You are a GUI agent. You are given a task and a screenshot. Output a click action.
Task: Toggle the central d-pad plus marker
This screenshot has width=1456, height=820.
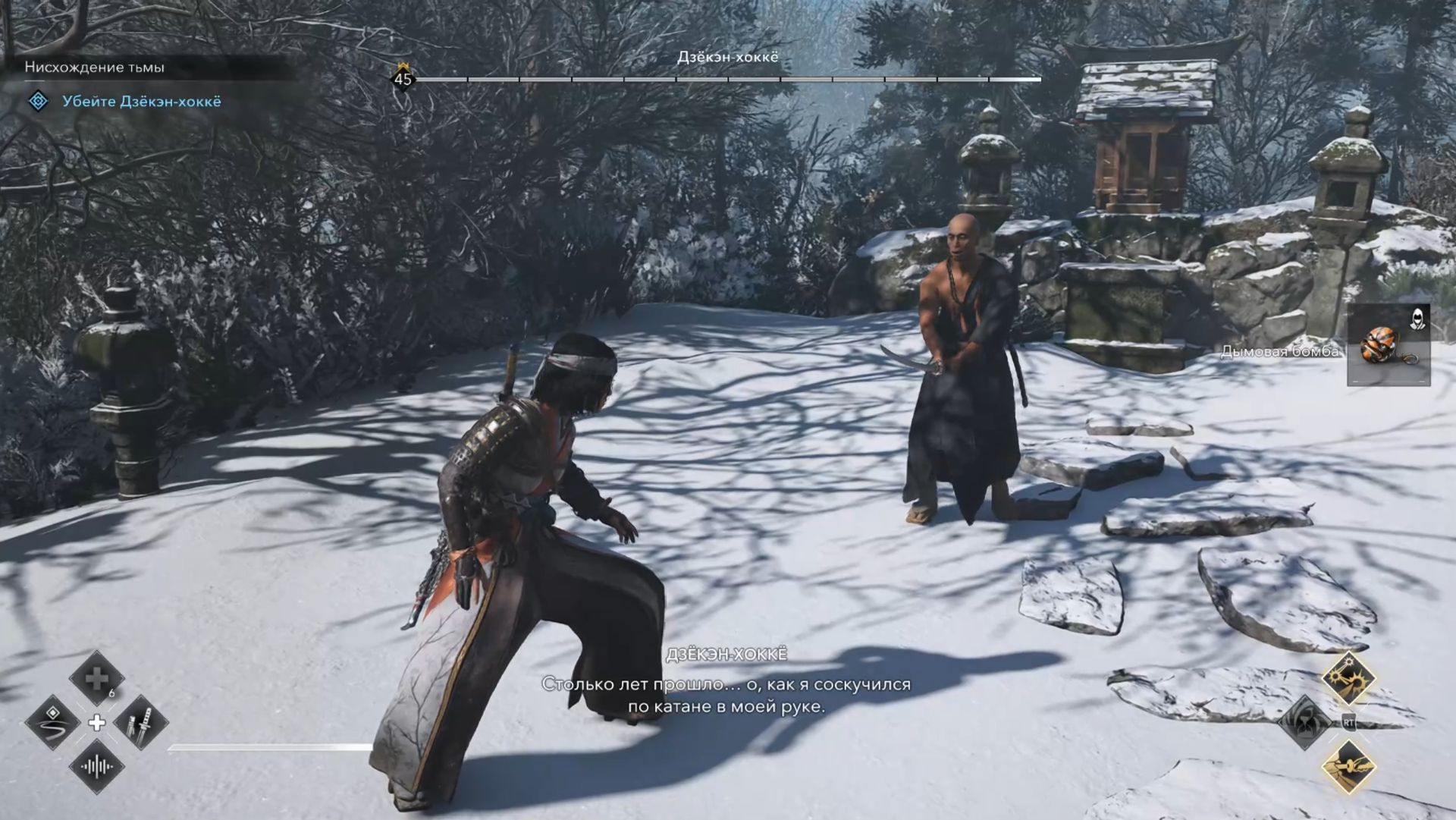(x=97, y=723)
